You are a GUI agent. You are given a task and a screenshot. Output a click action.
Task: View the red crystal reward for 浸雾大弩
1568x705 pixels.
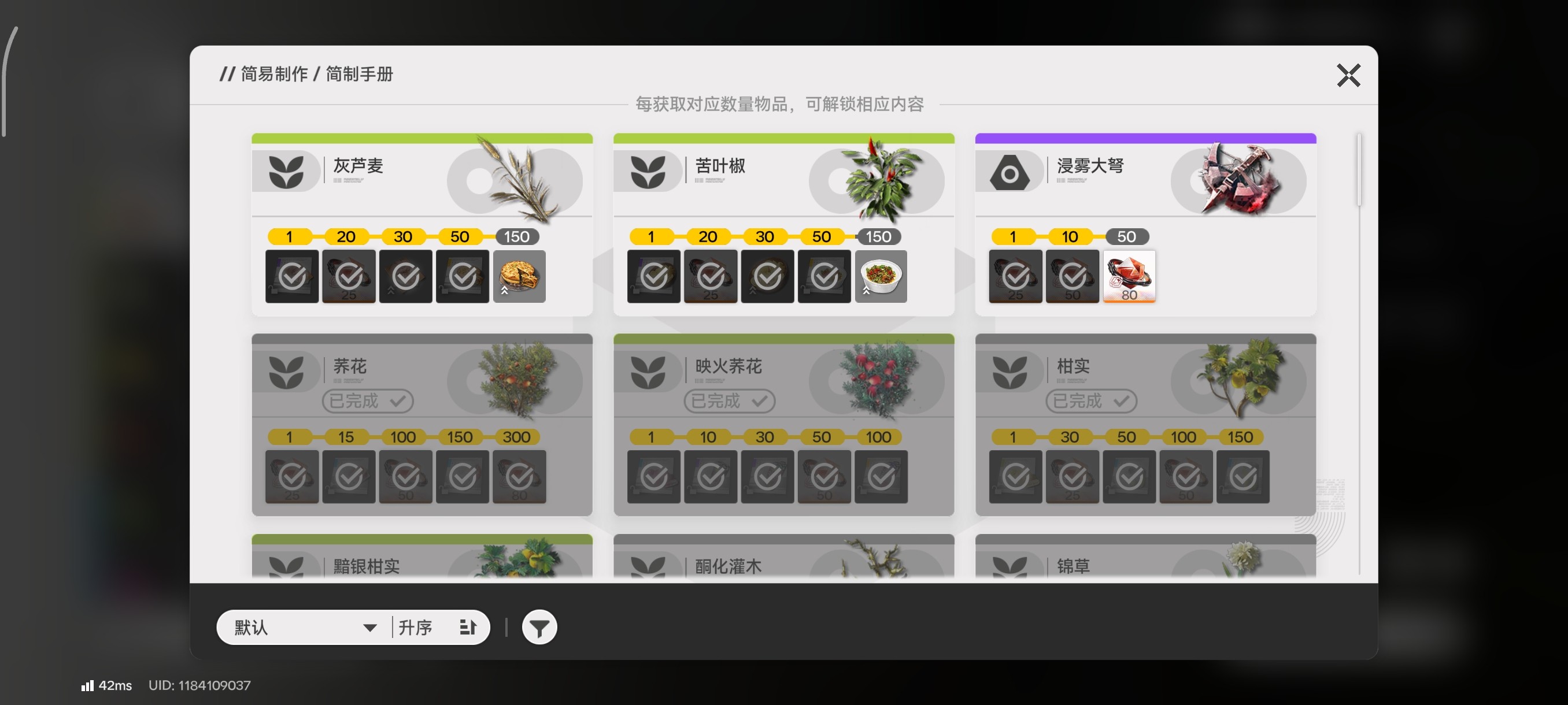(1129, 276)
